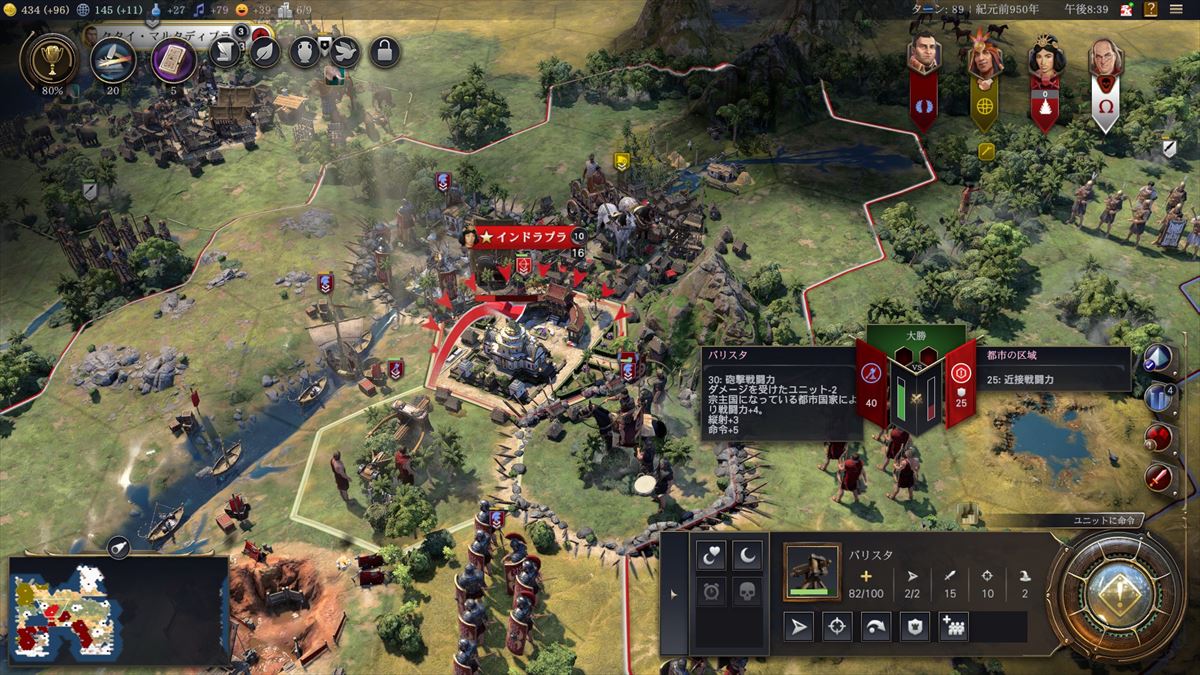
Task: Open the resources leaf icon
Action: pos(265,52)
